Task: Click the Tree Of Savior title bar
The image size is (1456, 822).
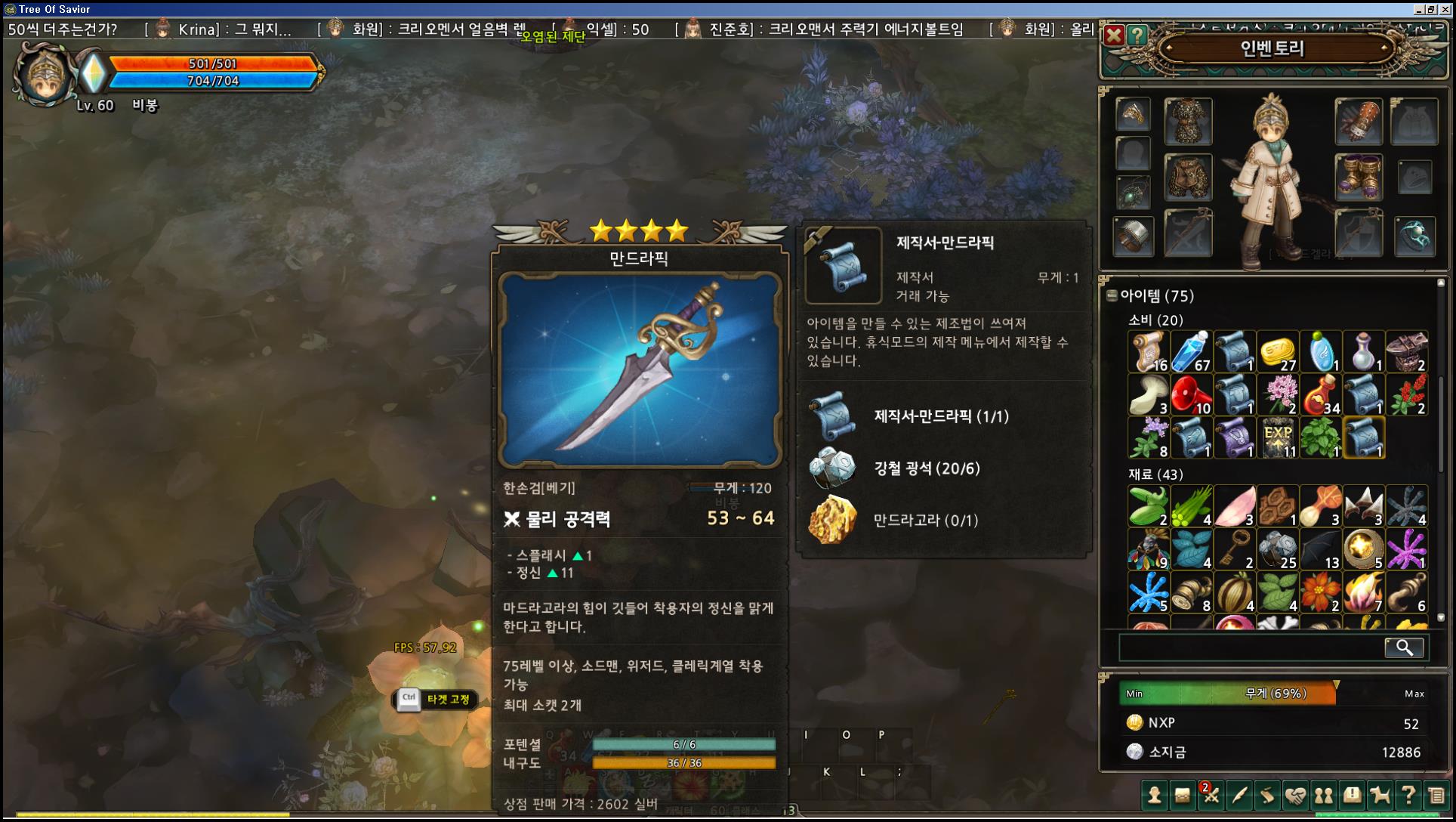Action: tap(53, 9)
